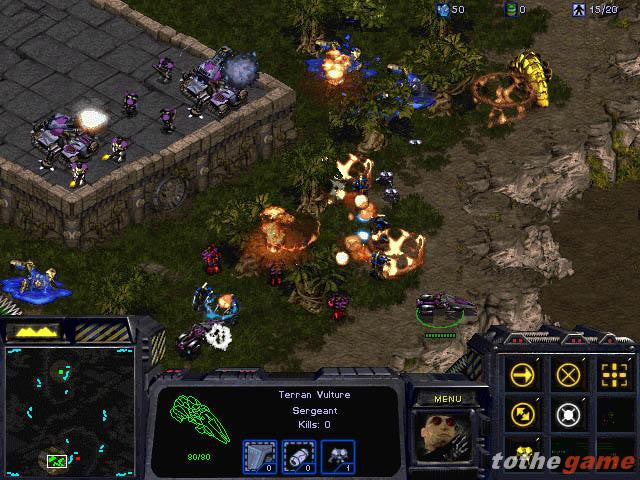Click the selected Vulture with green circle
This screenshot has width=640, height=480.
(442, 306)
